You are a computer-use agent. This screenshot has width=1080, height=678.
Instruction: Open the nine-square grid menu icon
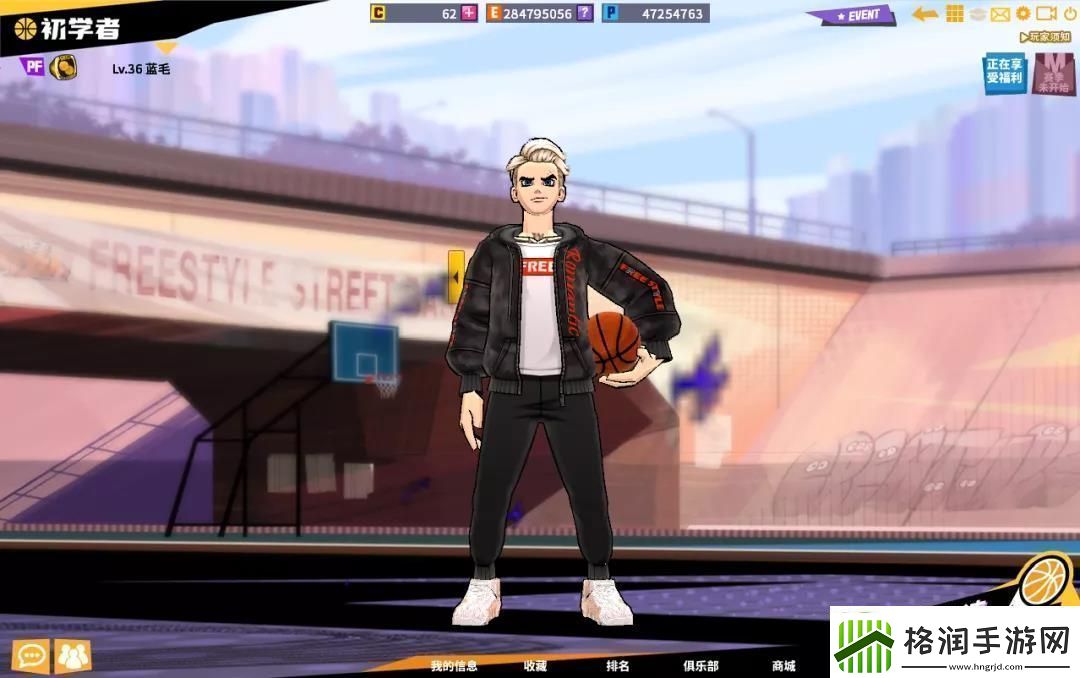click(x=955, y=14)
